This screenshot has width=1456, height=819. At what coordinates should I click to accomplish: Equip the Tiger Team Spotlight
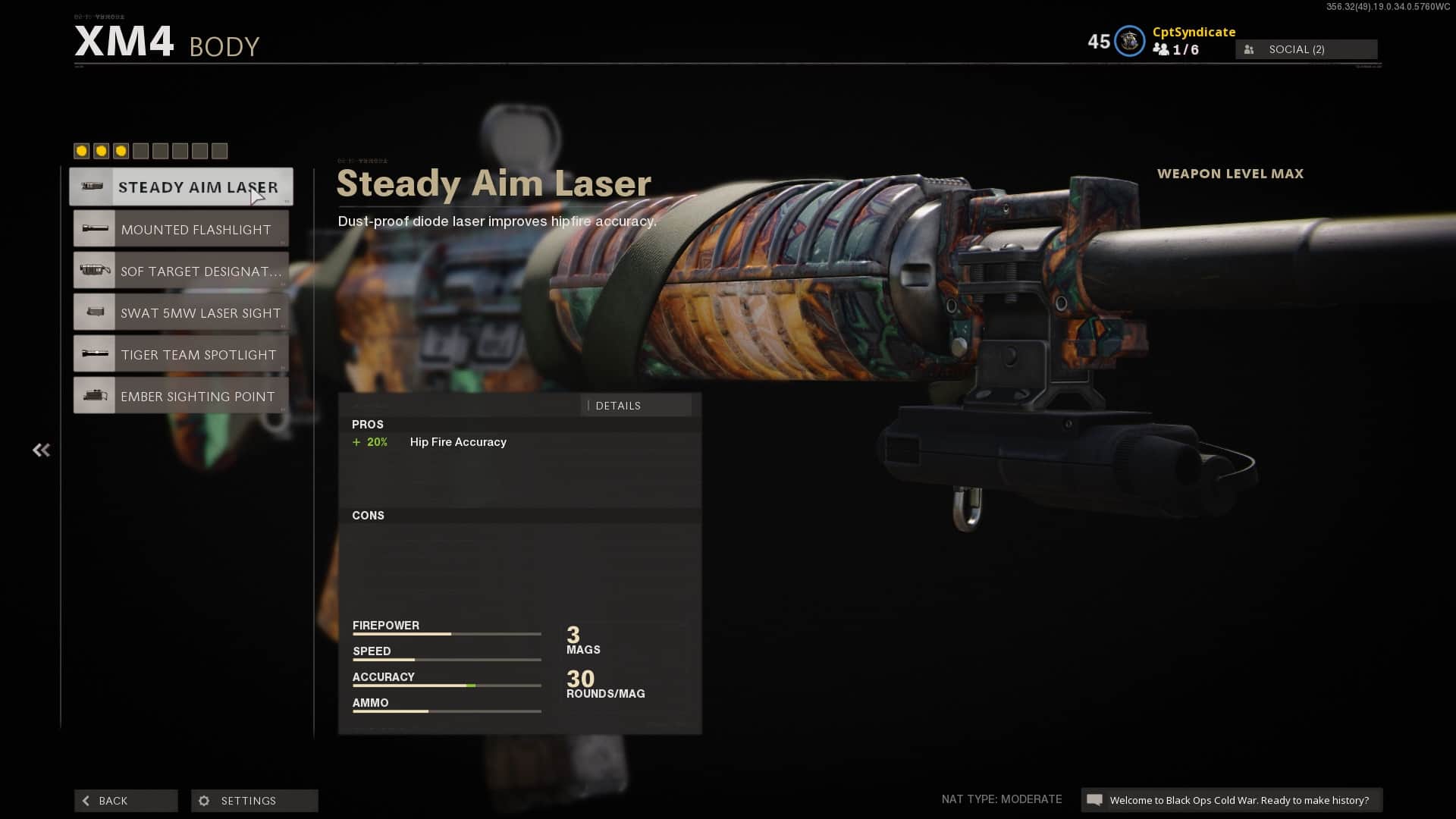(x=181, y=354)
